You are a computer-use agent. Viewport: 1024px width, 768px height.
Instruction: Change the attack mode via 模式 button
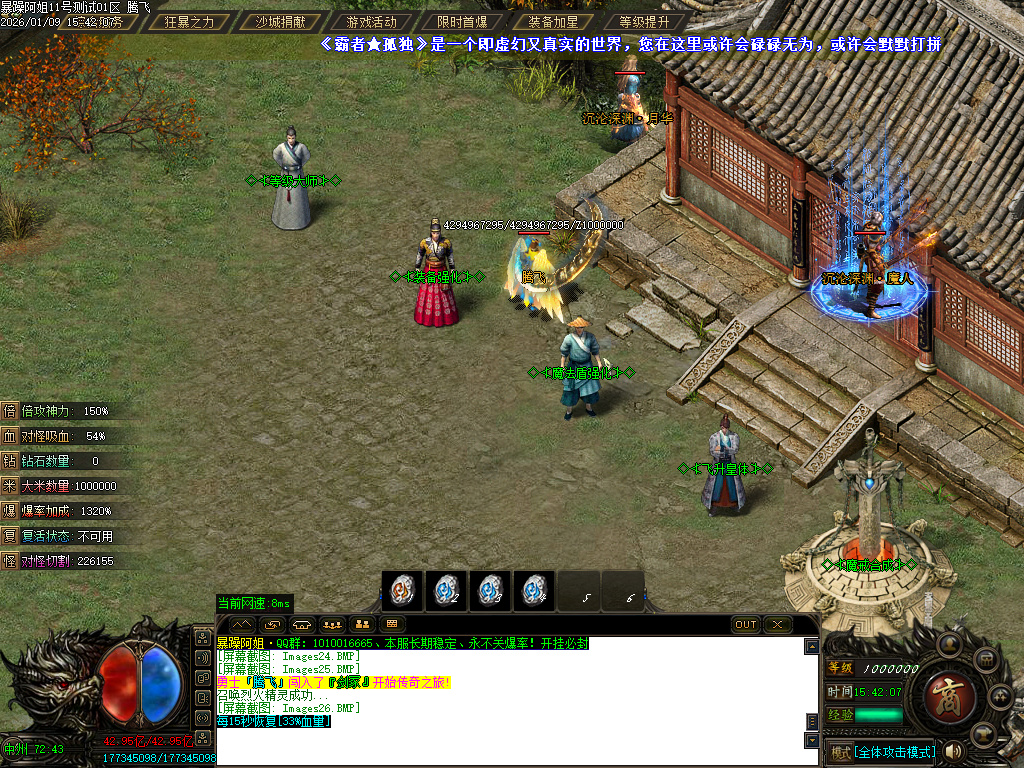(x=882, y=752)
